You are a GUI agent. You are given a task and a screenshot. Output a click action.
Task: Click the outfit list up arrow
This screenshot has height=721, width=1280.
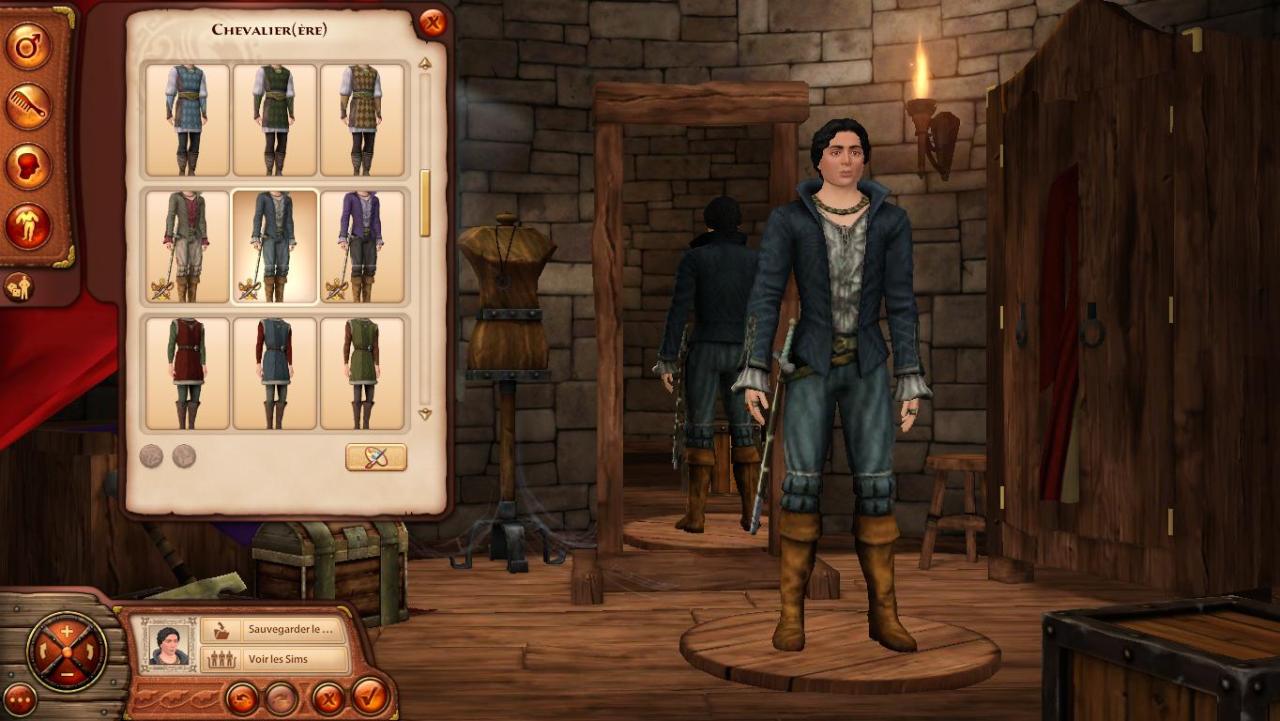tap(425, 64)
